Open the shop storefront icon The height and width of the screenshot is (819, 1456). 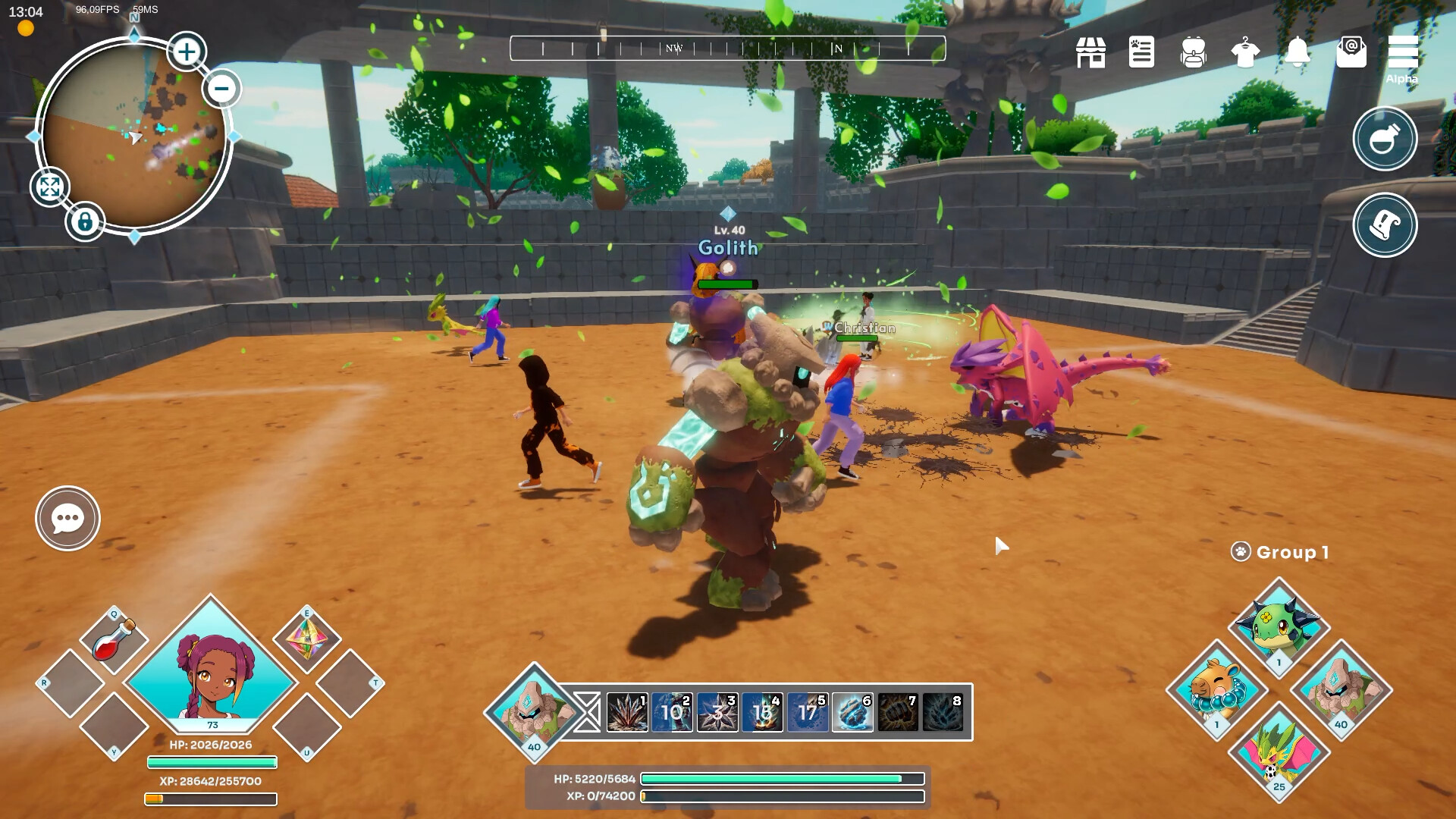coord(1090,52)
